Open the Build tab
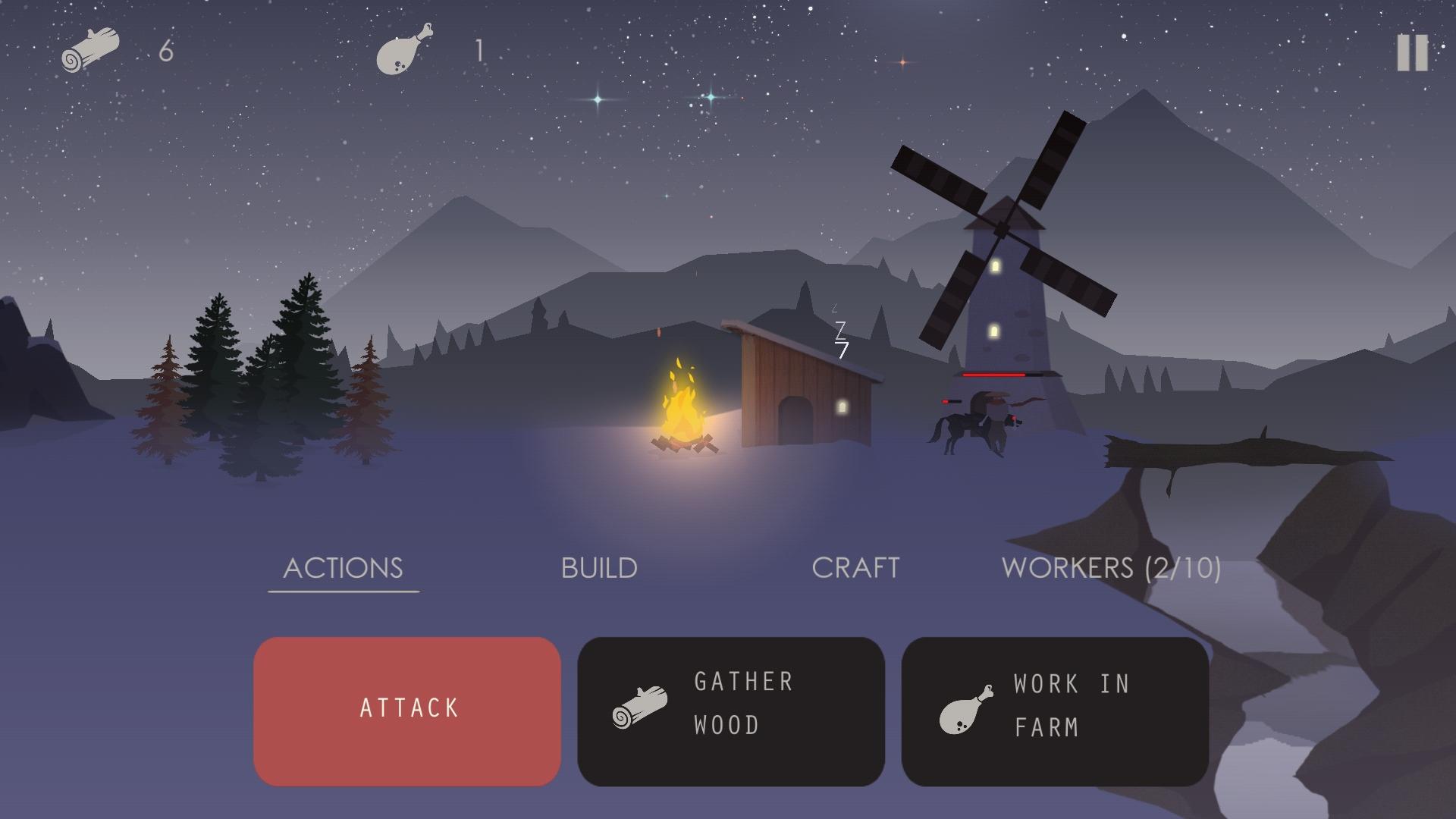This screenshot has width=1456, height=819. point(599,568)
